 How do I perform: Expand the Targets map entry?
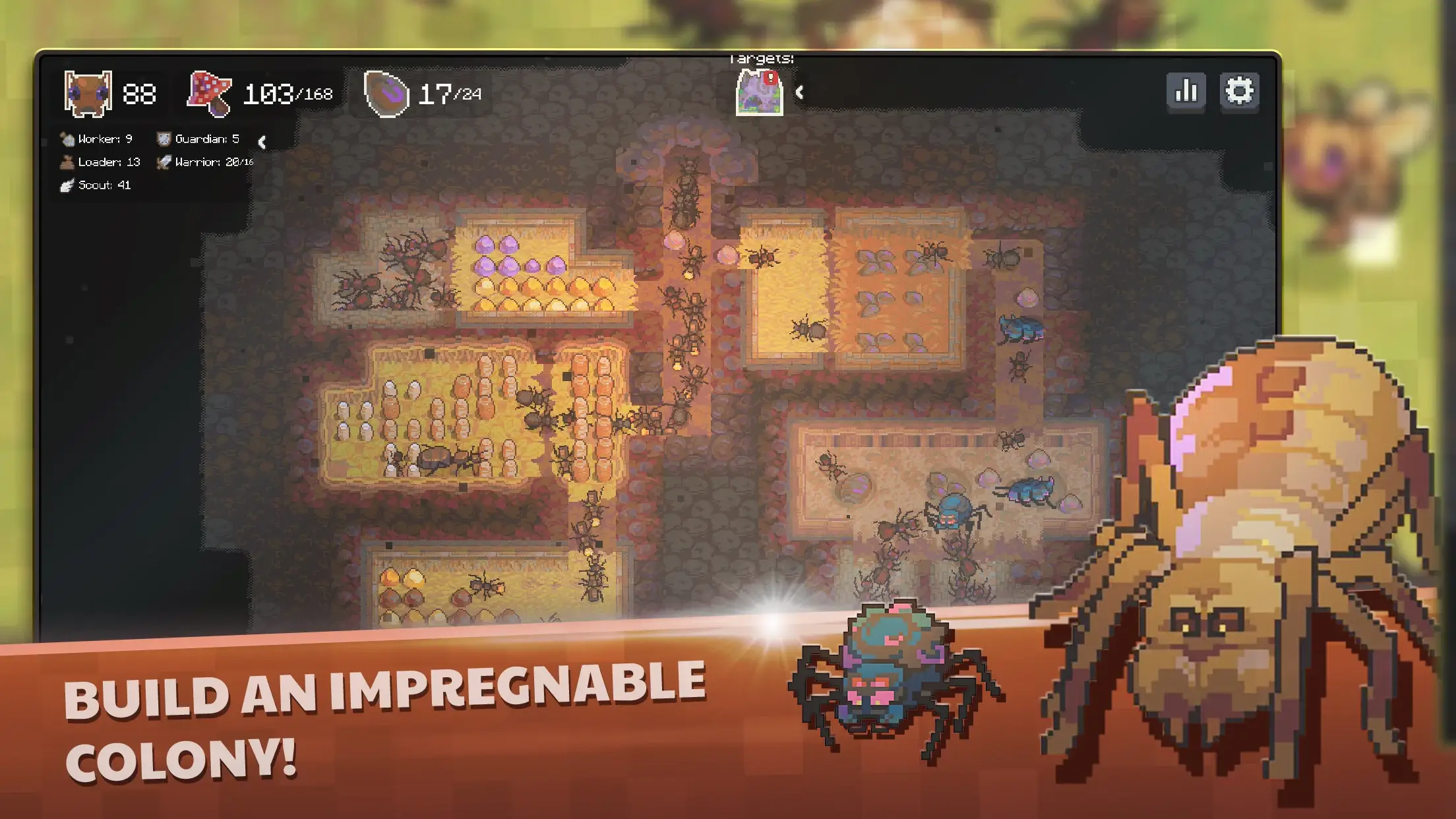(759, 92)
